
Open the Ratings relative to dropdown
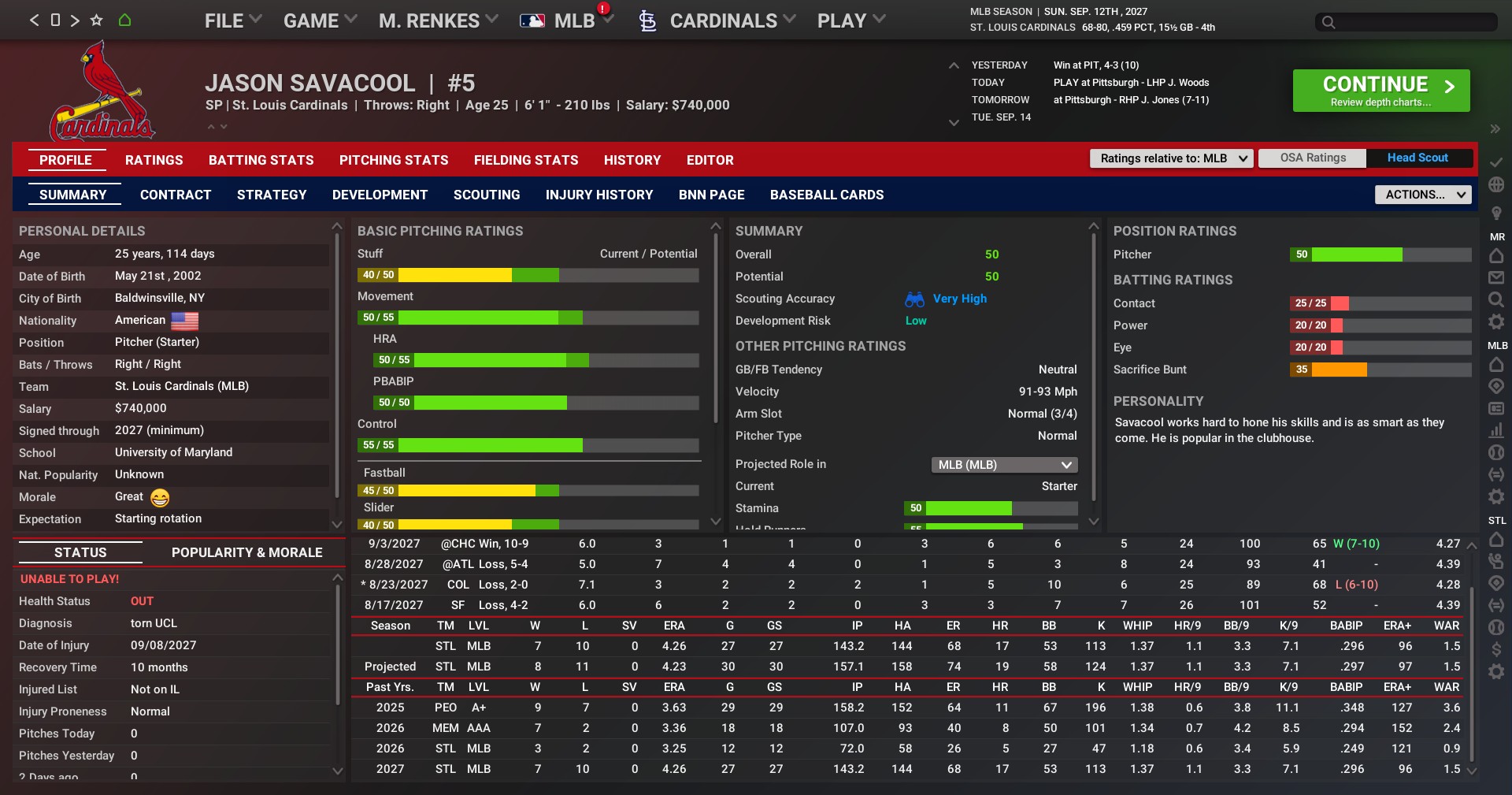point(1171,158)
